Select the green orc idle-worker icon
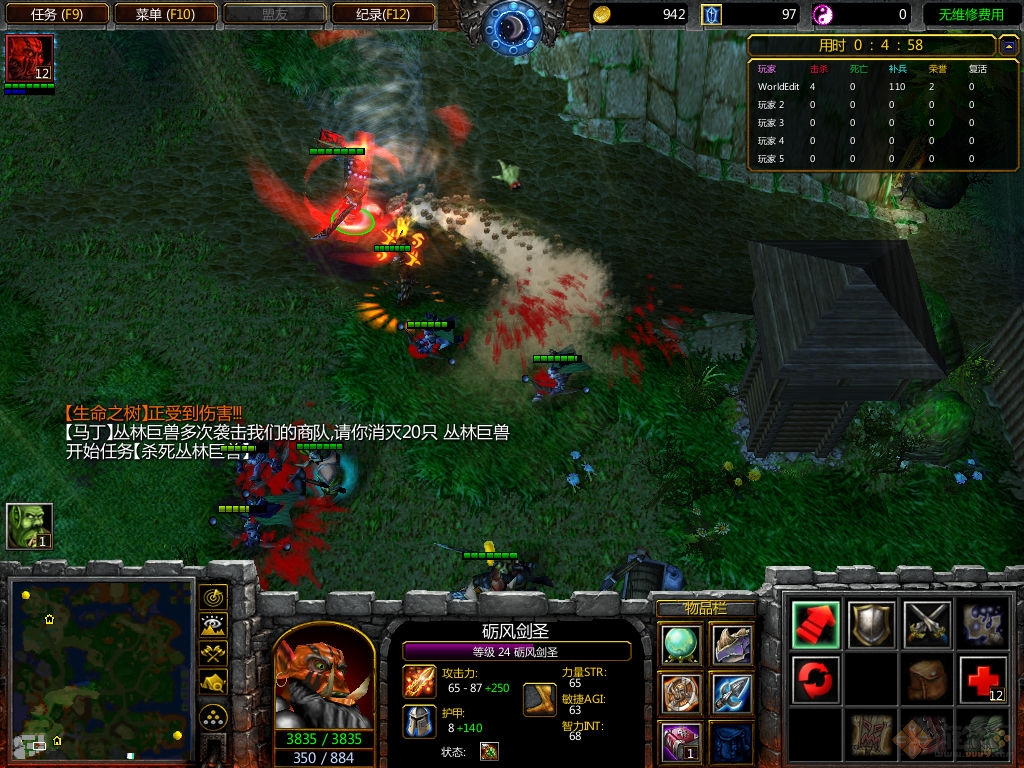The image size is (1024, 768). tap(29, 526)
